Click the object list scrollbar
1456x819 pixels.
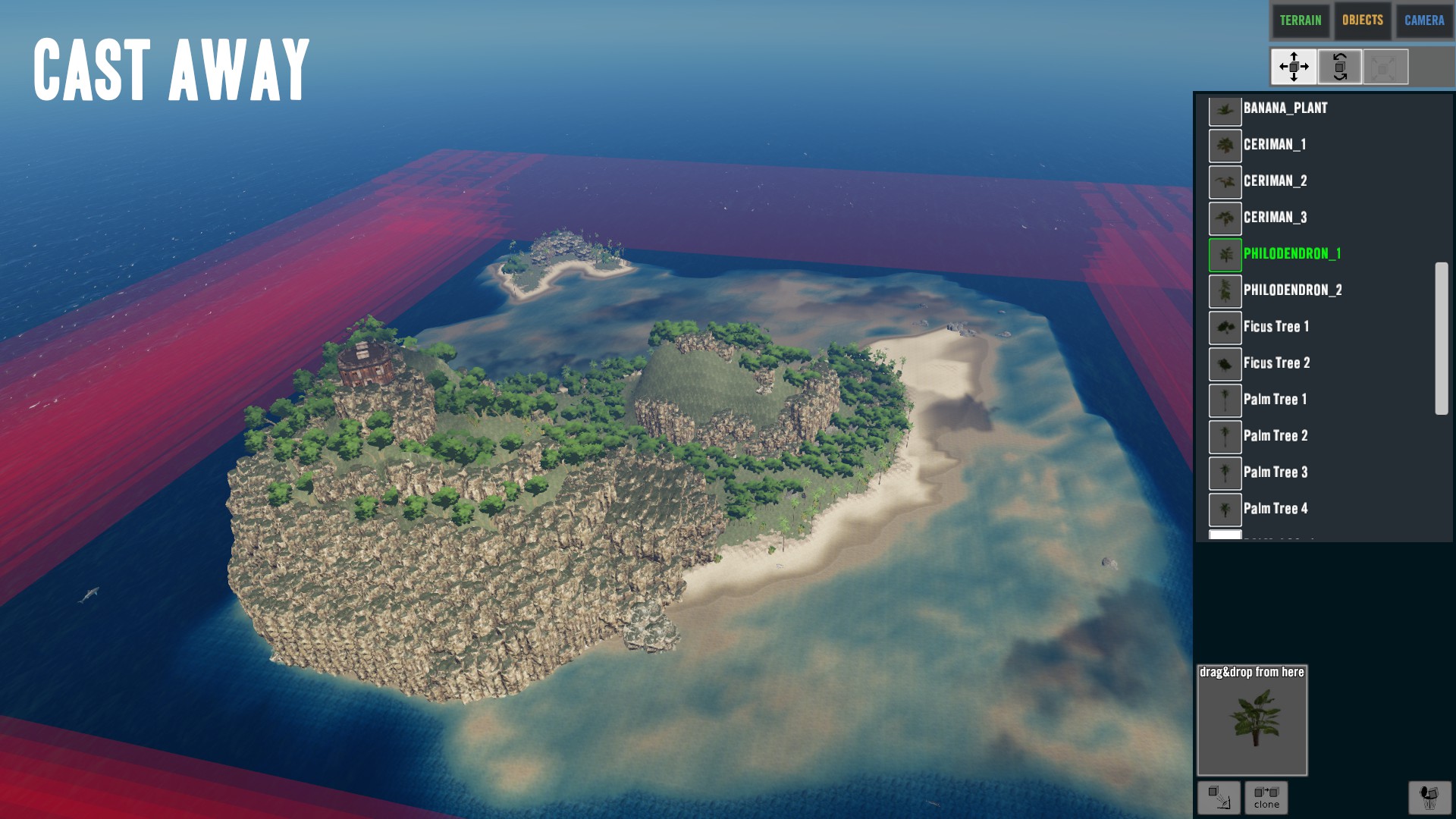(x=1441, y=338)
